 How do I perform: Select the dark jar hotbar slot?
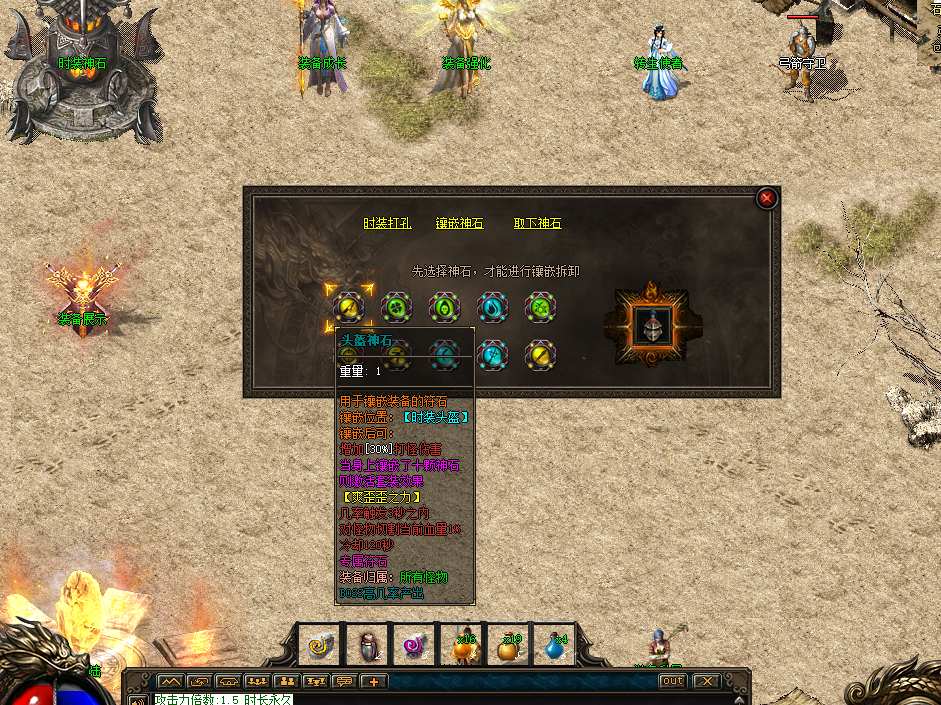pos(369,646)
